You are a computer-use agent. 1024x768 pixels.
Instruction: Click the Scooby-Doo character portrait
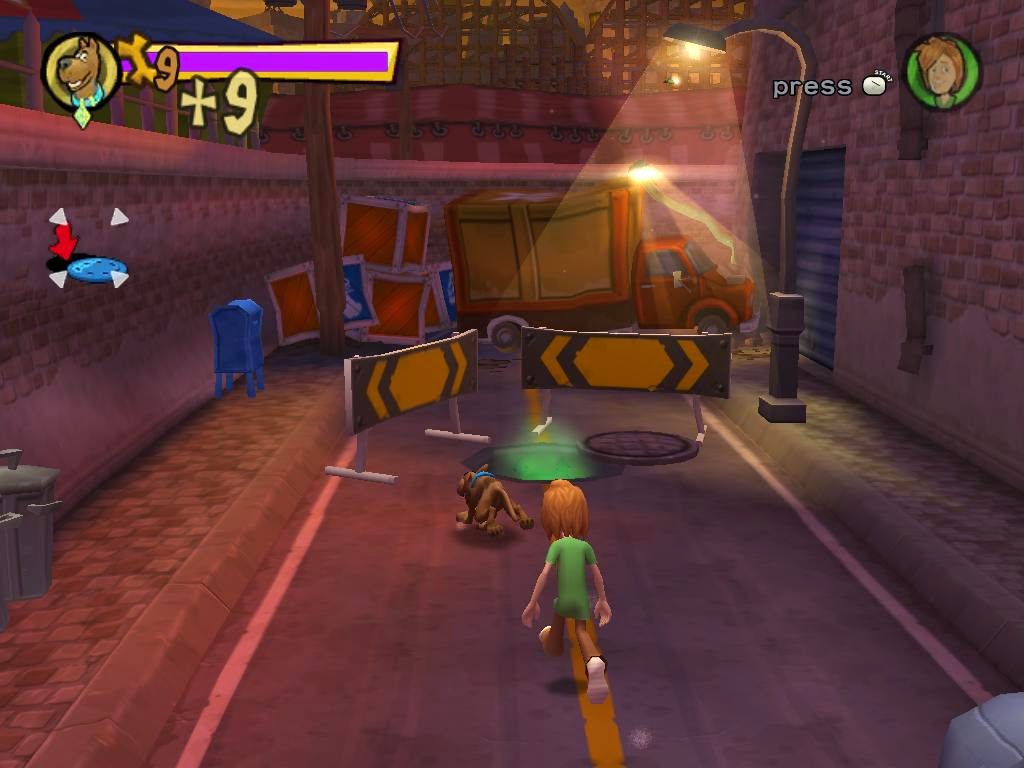(80, 71)
